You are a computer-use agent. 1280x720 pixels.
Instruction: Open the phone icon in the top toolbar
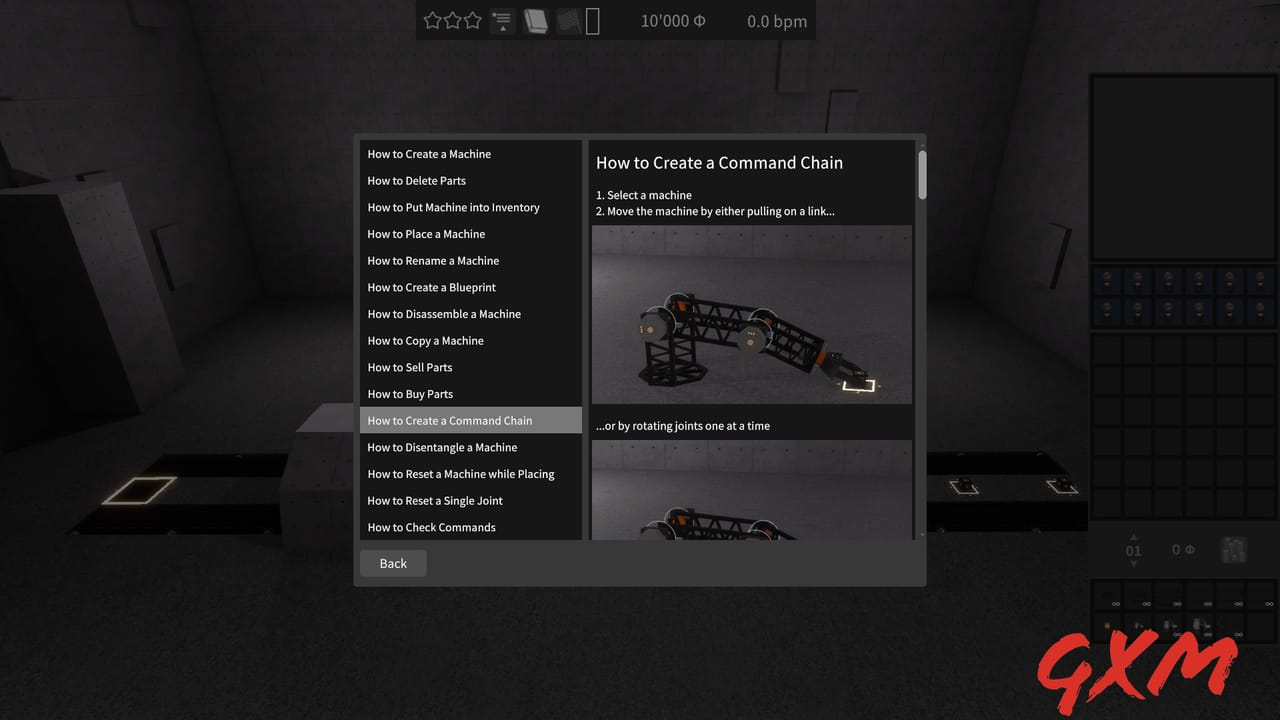[592, 20]
